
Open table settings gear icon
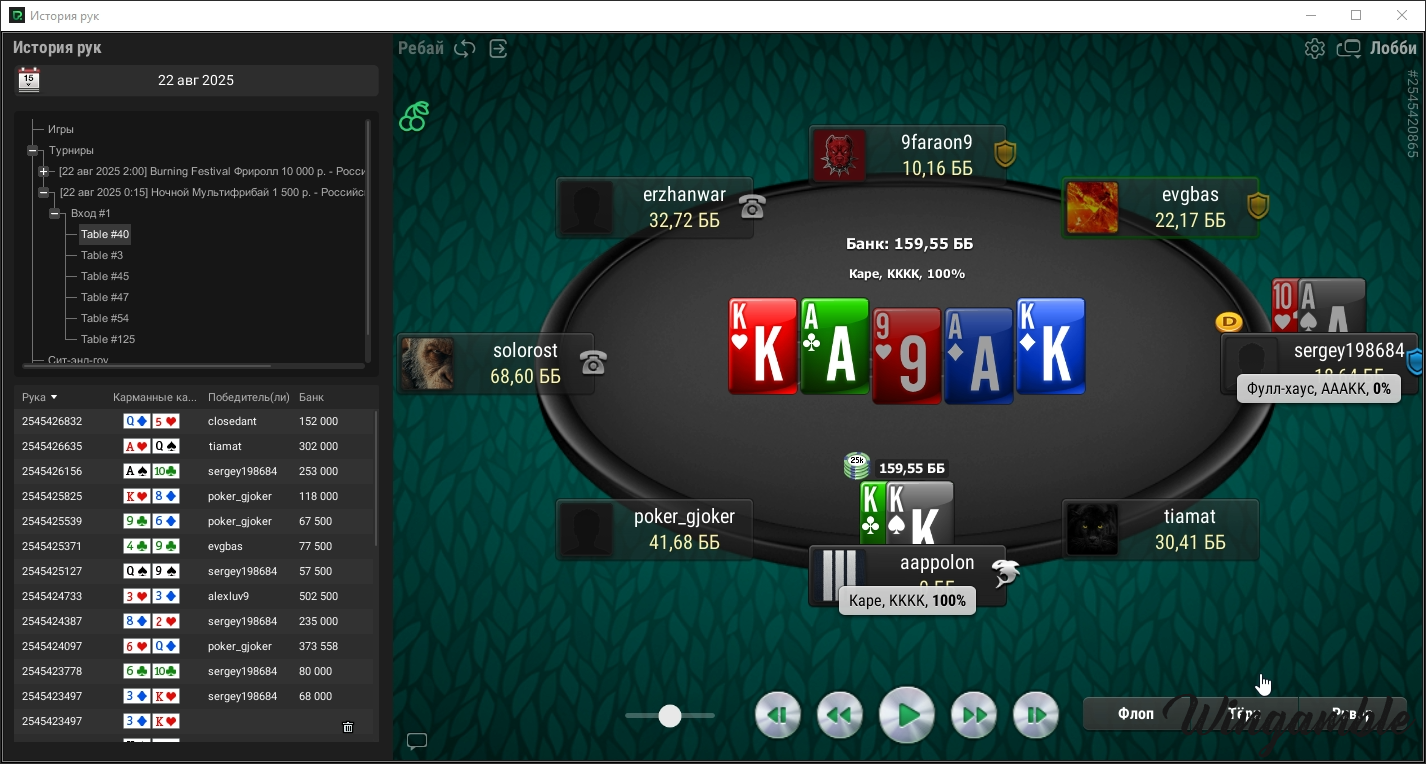(x=1315, y=48)
